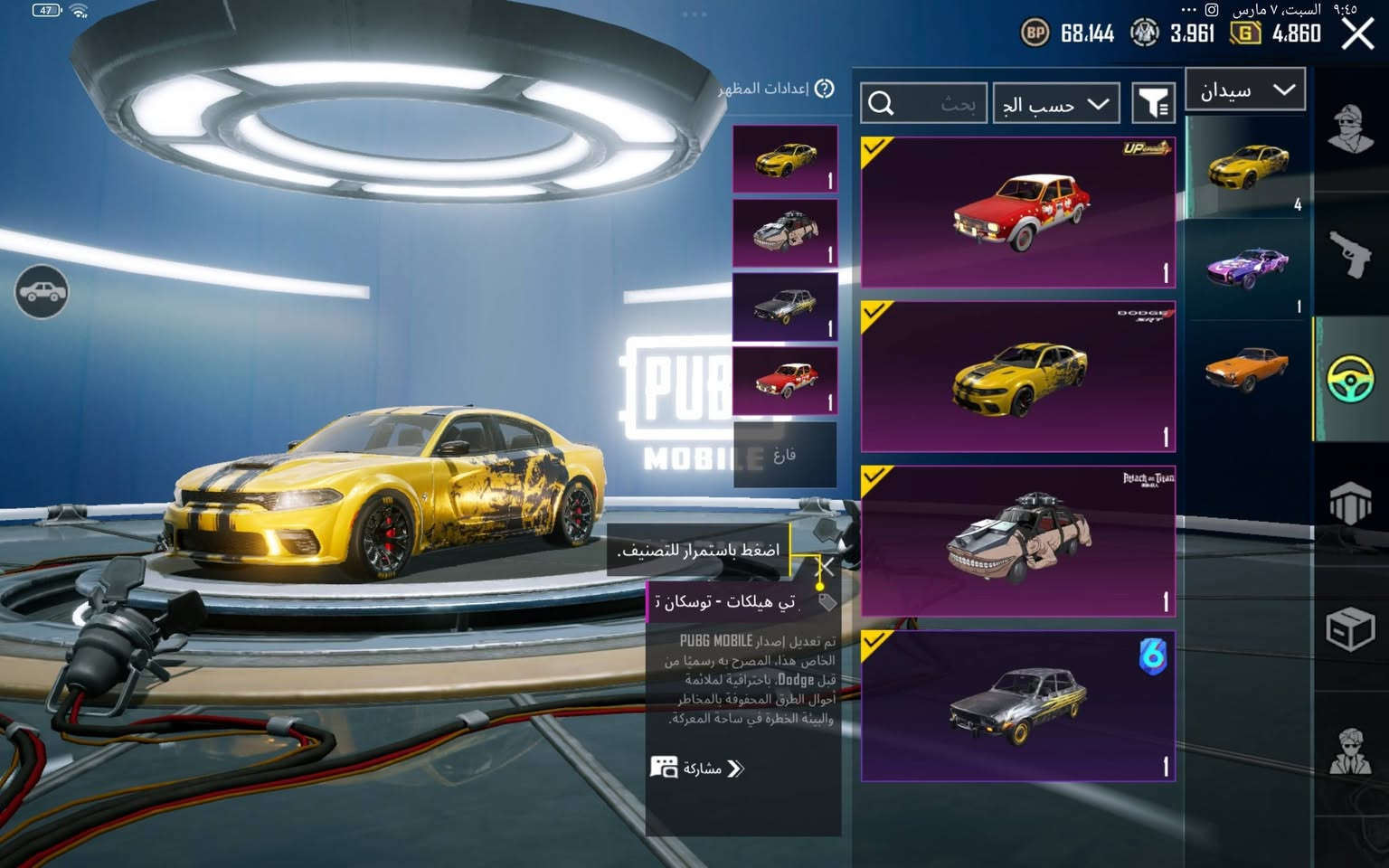Select the Attack on Titan car skin
This screenshot has height=868, width=1389.
click(1018, 542)
